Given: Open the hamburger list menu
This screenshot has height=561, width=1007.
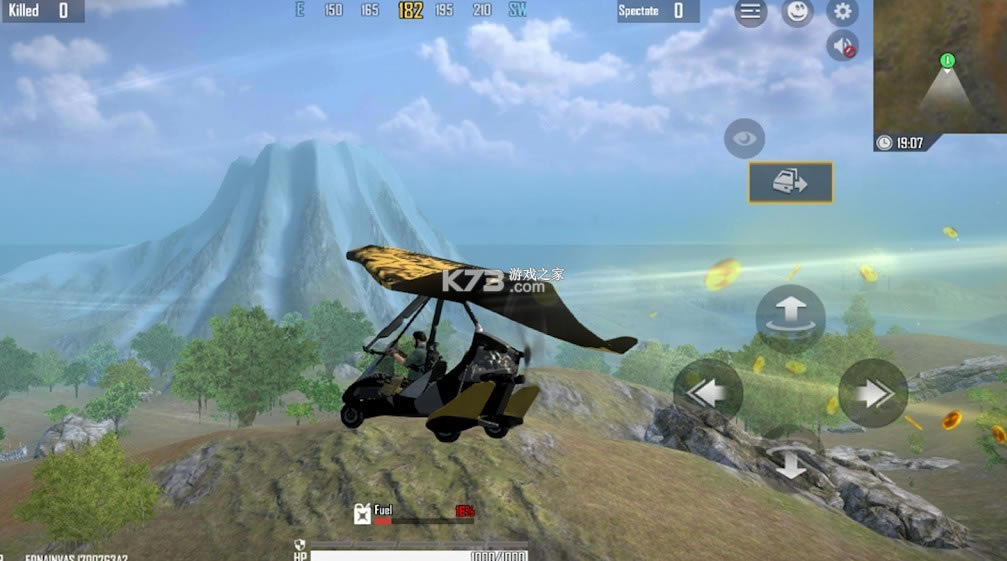Looking at the screenshot, I should pyautogui.click(x=751, y=12).
